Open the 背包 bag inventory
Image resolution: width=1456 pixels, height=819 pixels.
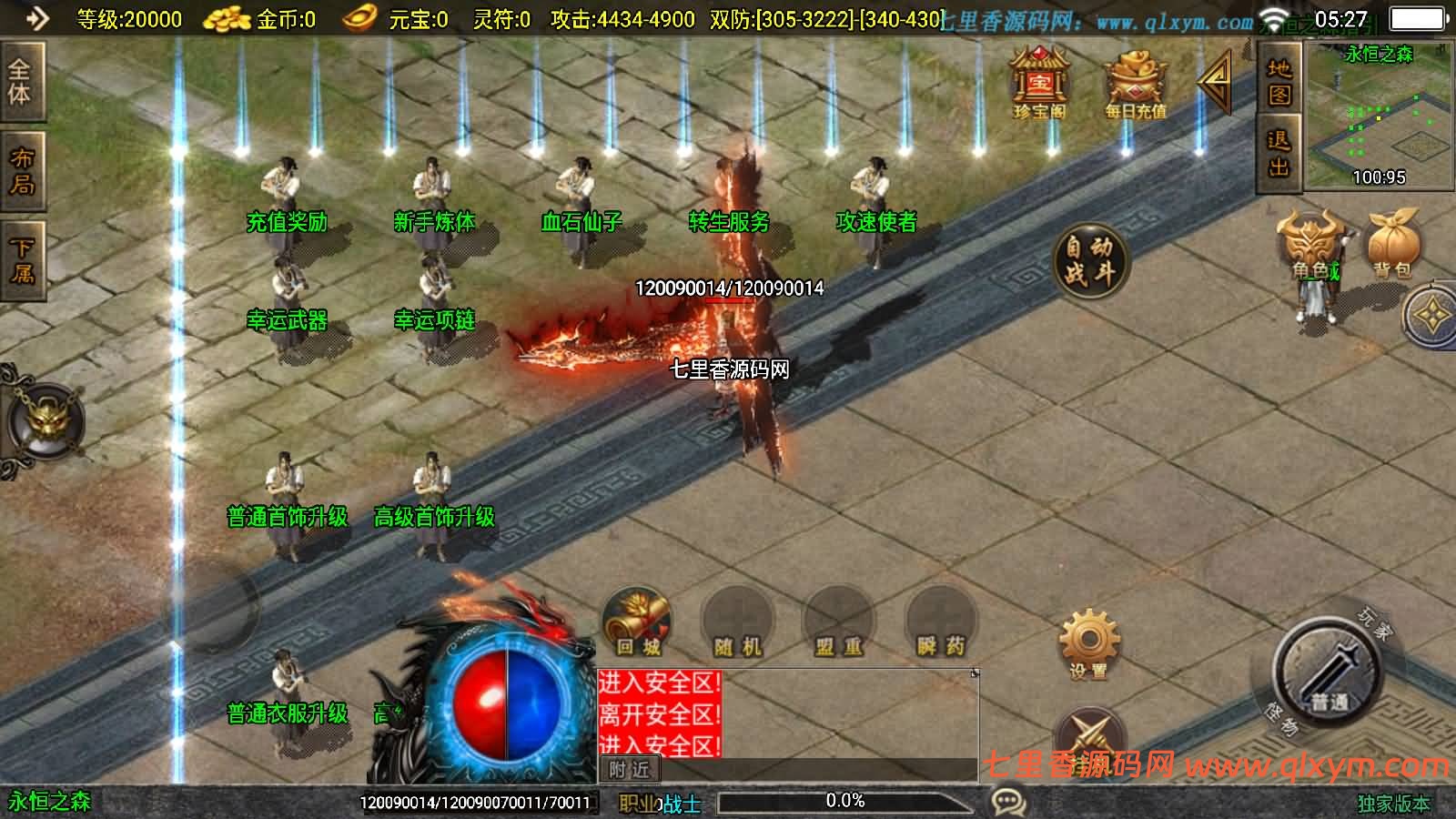pyautogui.click(x=1392, y=246)
